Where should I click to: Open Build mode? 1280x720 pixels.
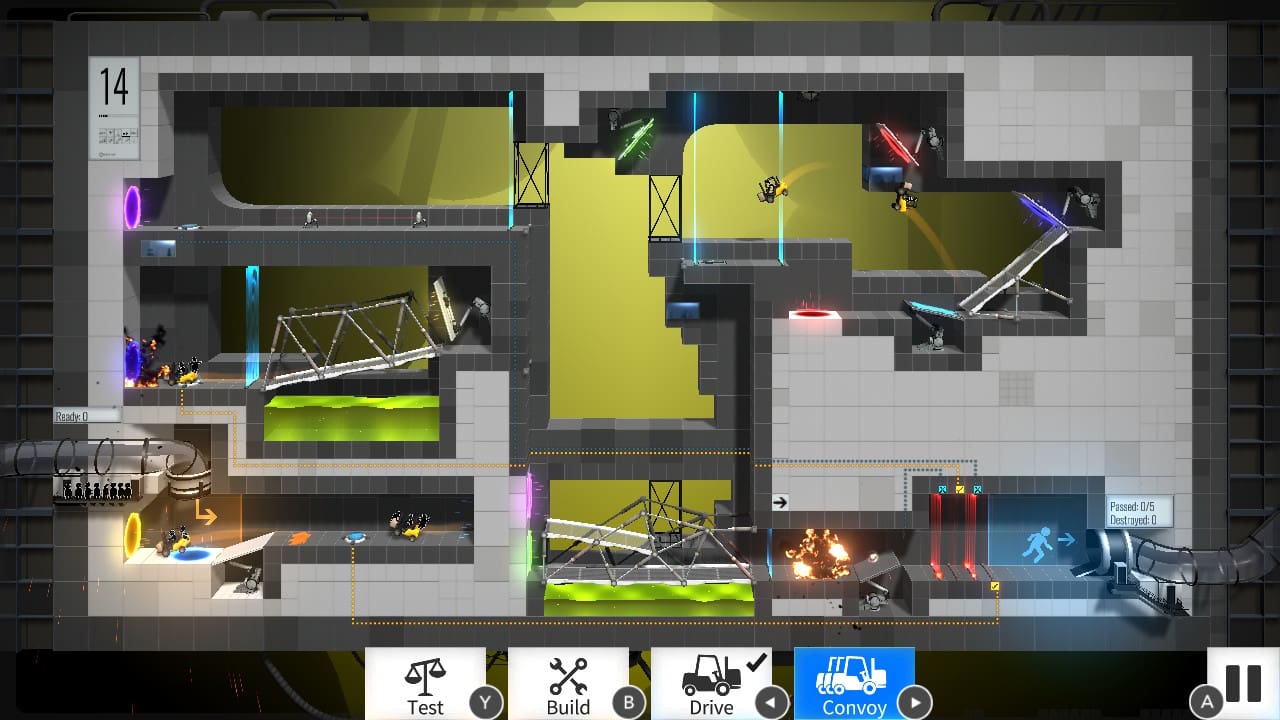[568, 685]
